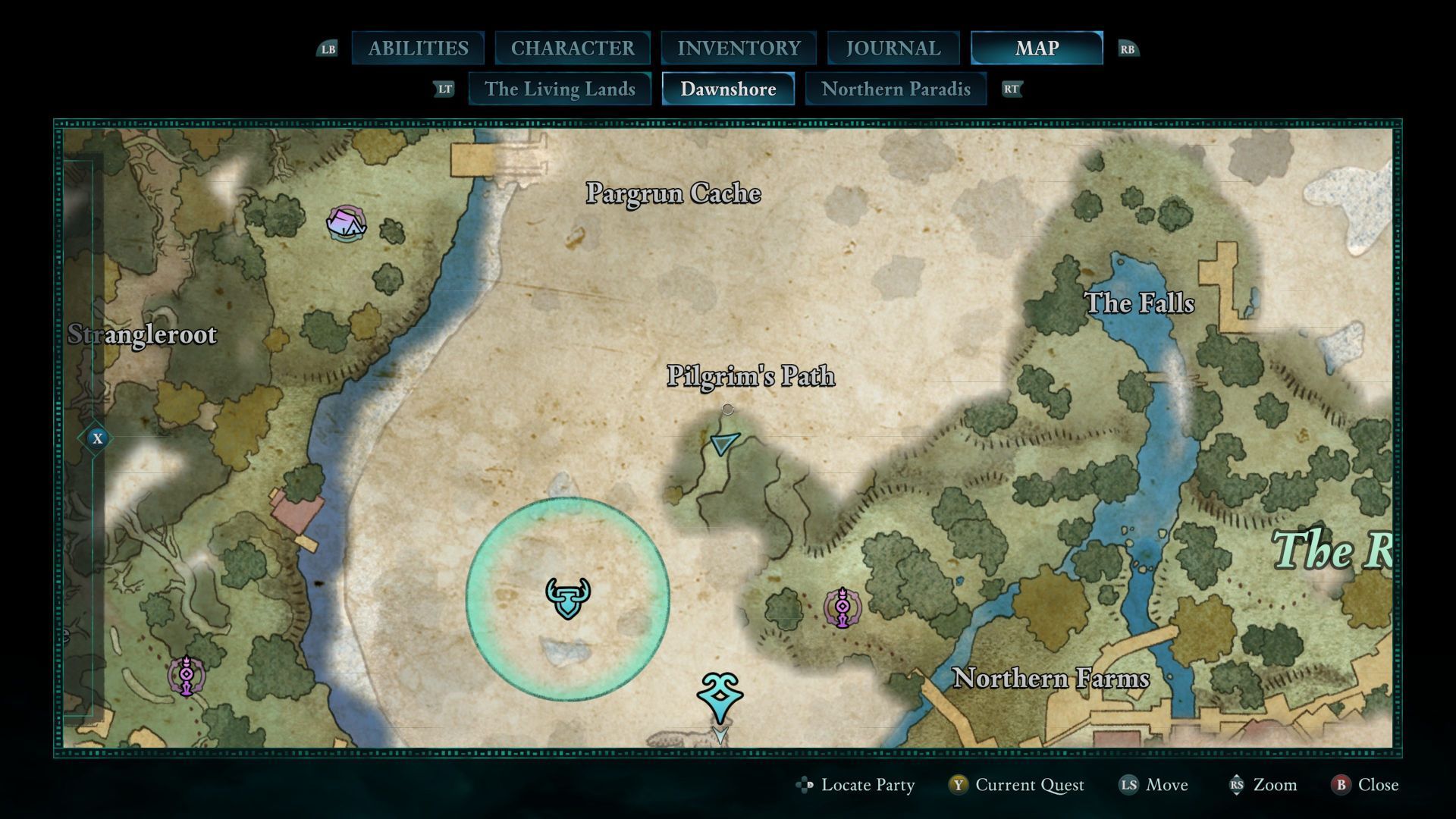The height and width of the screenshot is (819, 1456).
Task: Select the teal quest objective marker
Action: point(719,696)
